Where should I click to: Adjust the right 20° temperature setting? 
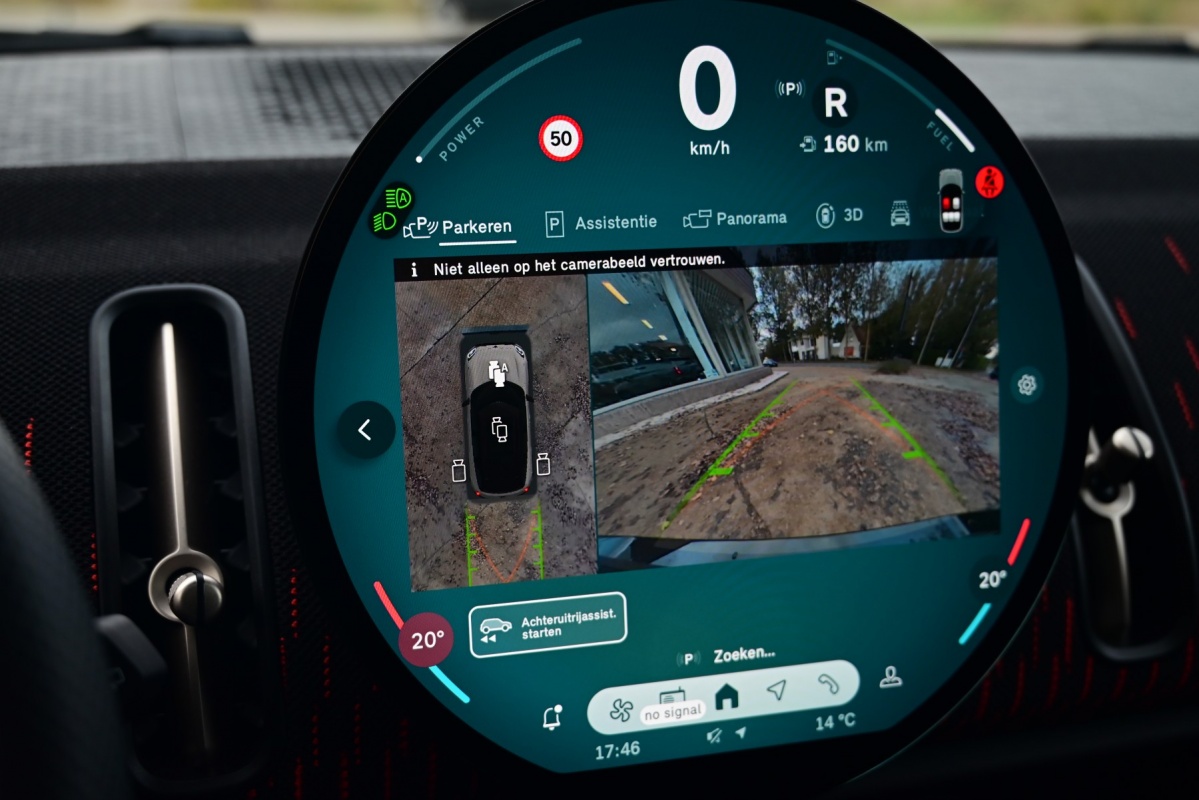click(x=991, y=580)
